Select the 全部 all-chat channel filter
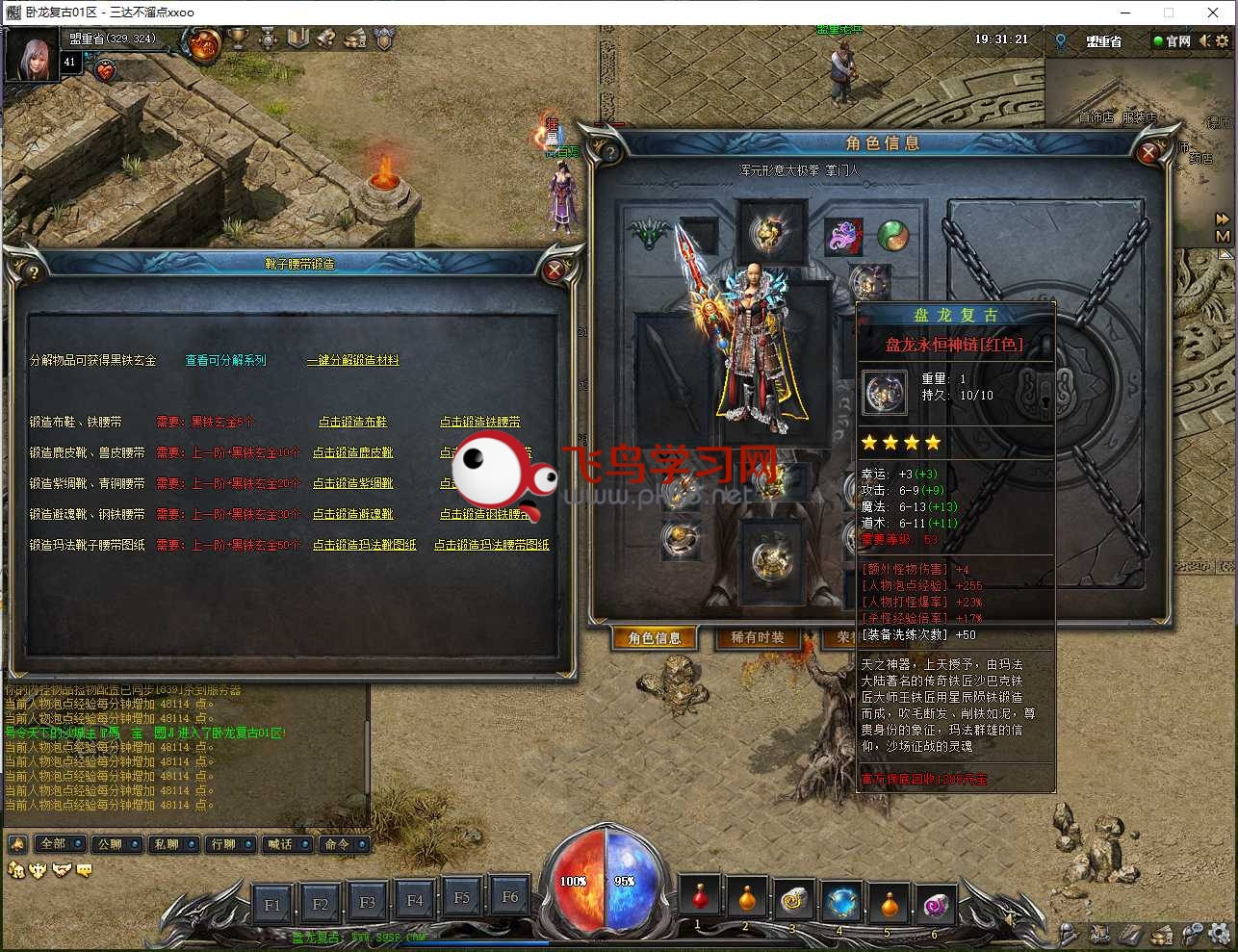1238x952 pixels. 60,844
